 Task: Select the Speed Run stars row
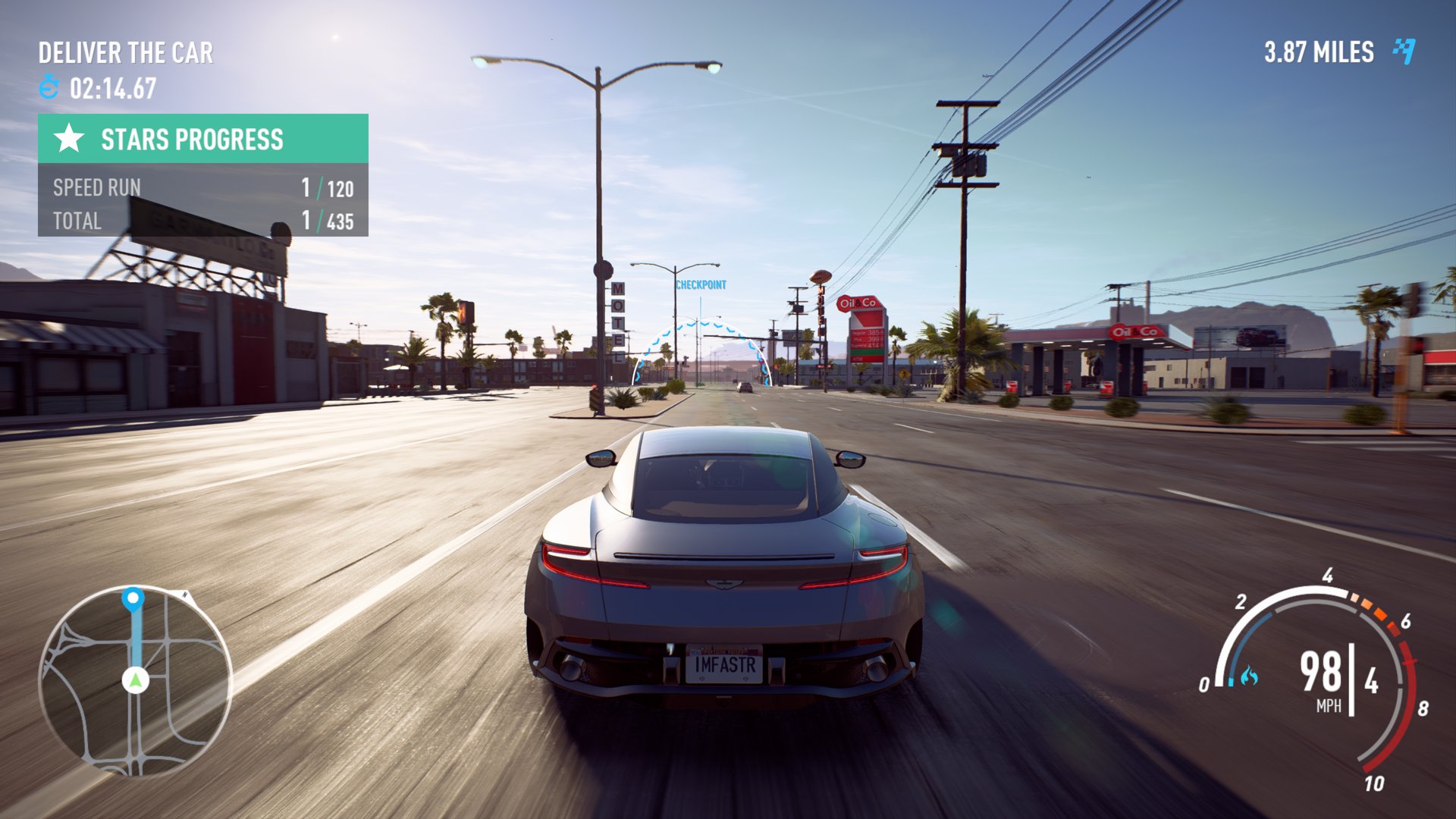[202, 187]
